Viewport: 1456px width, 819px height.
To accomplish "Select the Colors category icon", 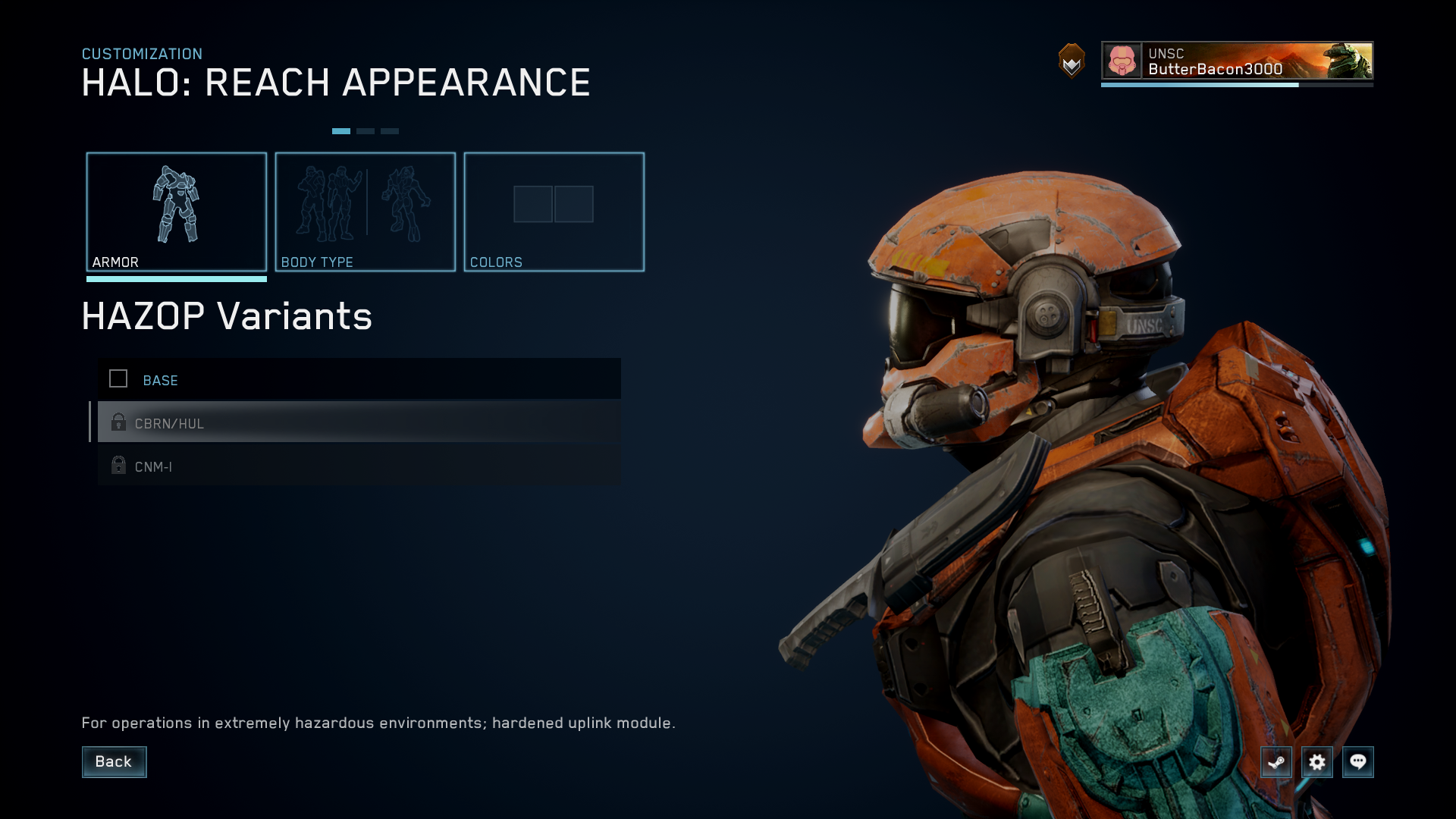I will (x=554, y=204).
